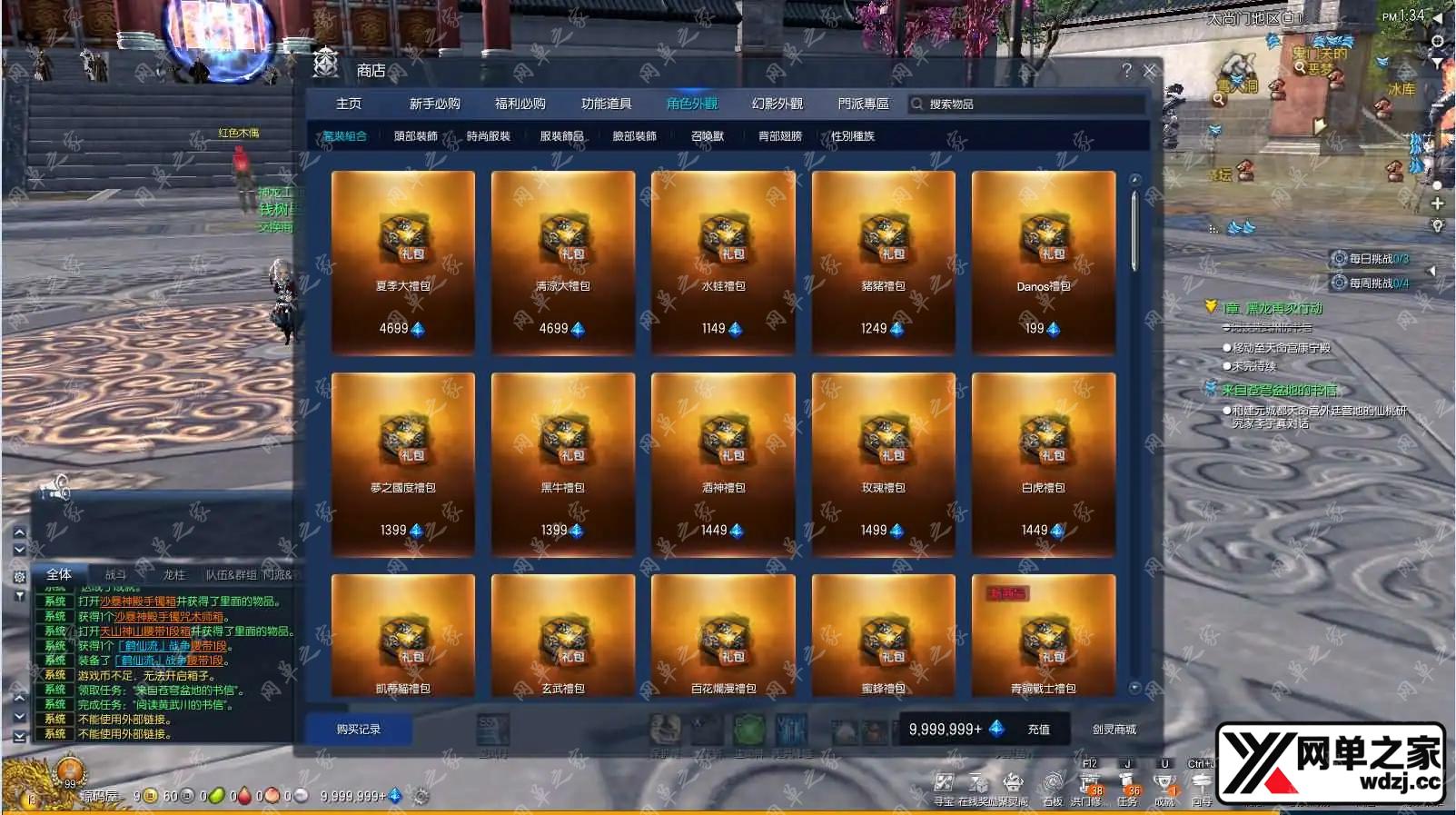Select the 夏季大礼包 priced 4699
Viewport: 1456px width, 815px height.
pyautogui.click(x=403, y=262)
